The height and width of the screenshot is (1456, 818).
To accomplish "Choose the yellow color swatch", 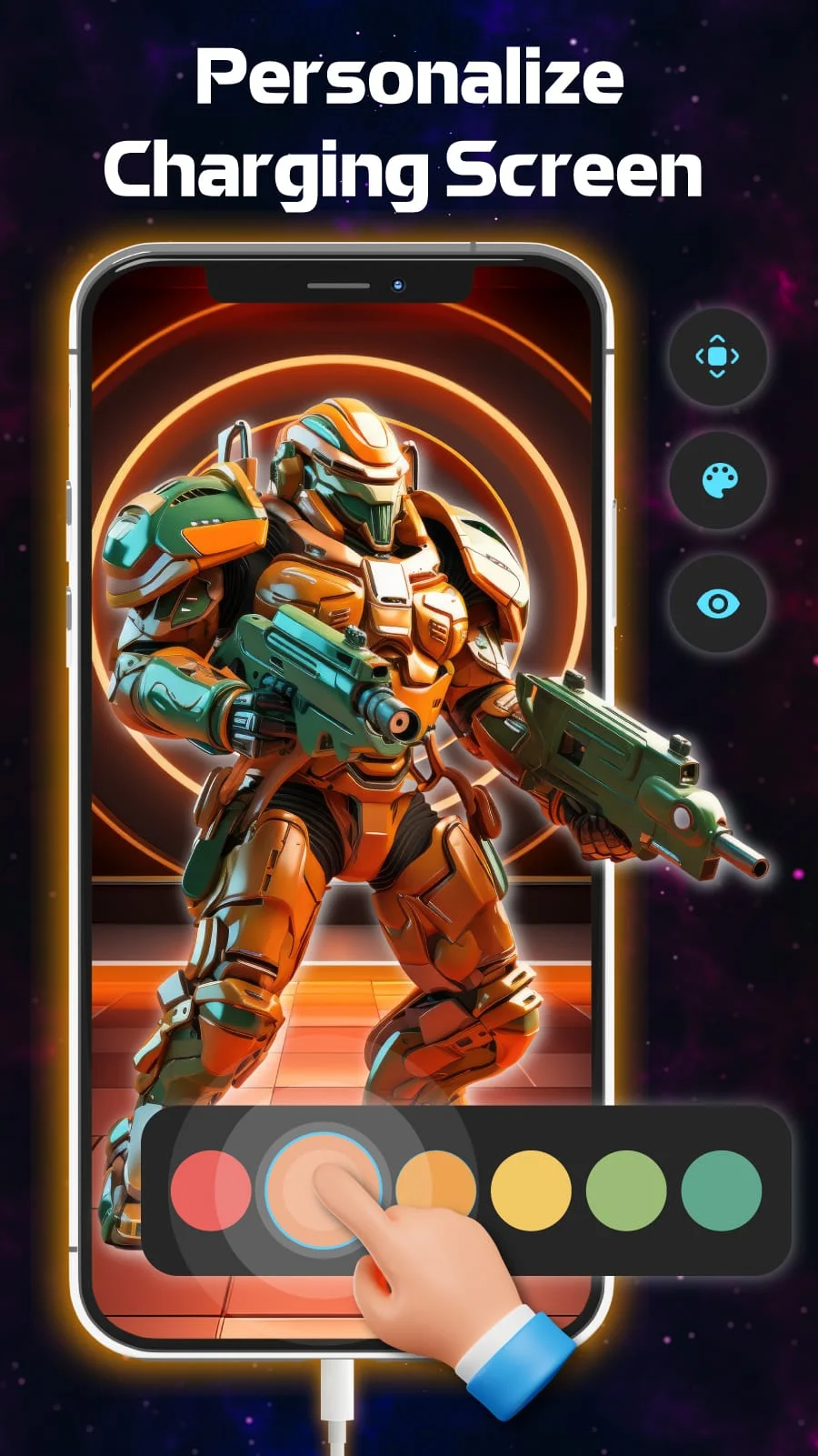I will coord(531,1190).
